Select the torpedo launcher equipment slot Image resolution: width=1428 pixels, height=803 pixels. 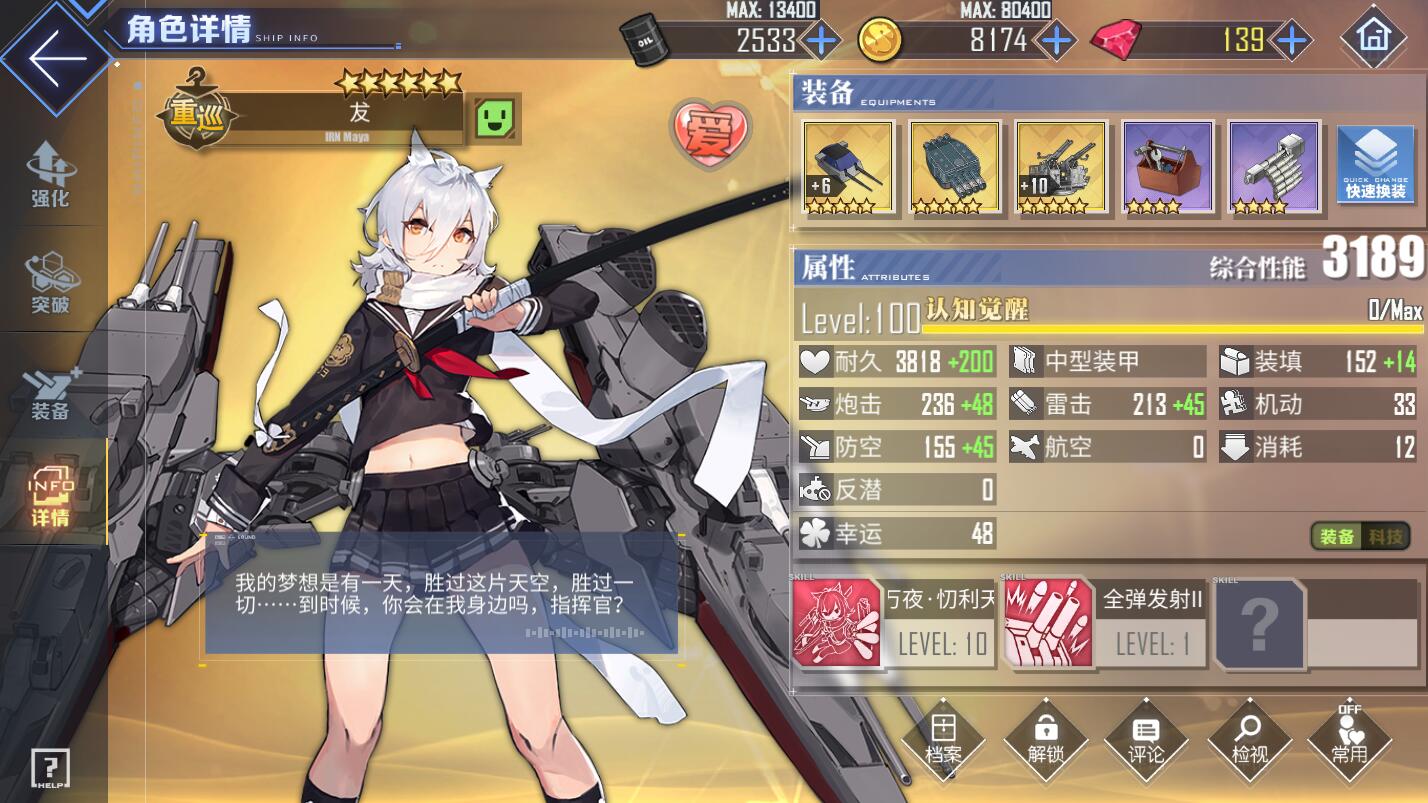pyautogui.click(x=954, y=167)
